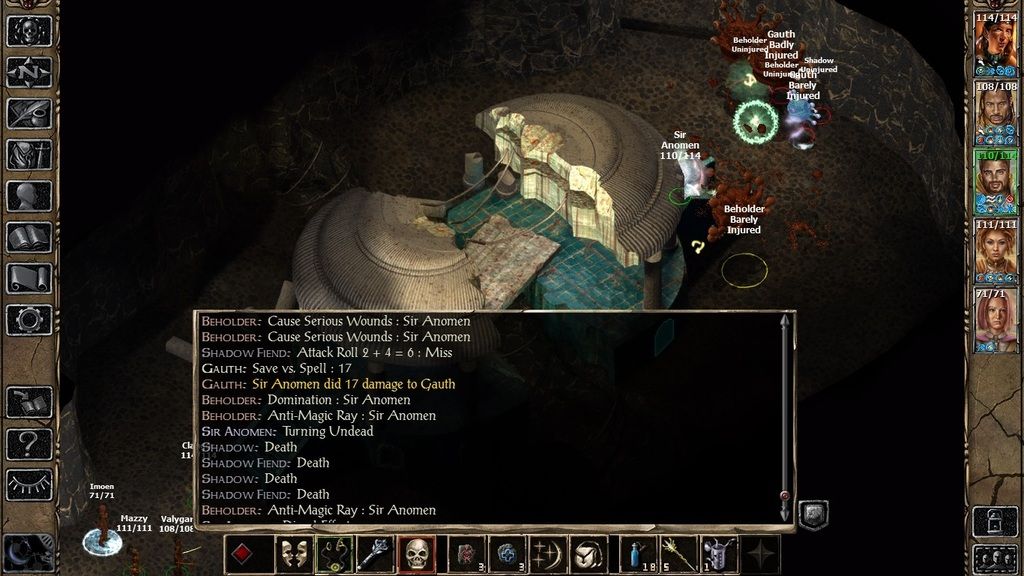Screen dimensions: 1024x576
Task: Open the character record head icon
Action: pos(29,196)
